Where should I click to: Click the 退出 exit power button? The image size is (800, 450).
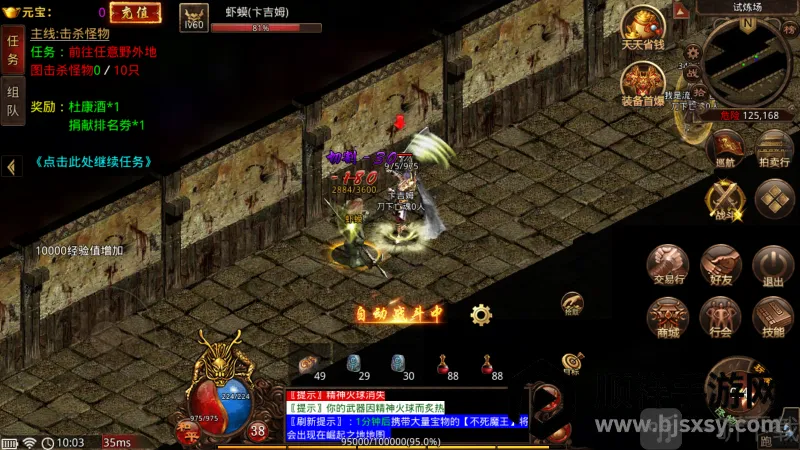point(773,263)
